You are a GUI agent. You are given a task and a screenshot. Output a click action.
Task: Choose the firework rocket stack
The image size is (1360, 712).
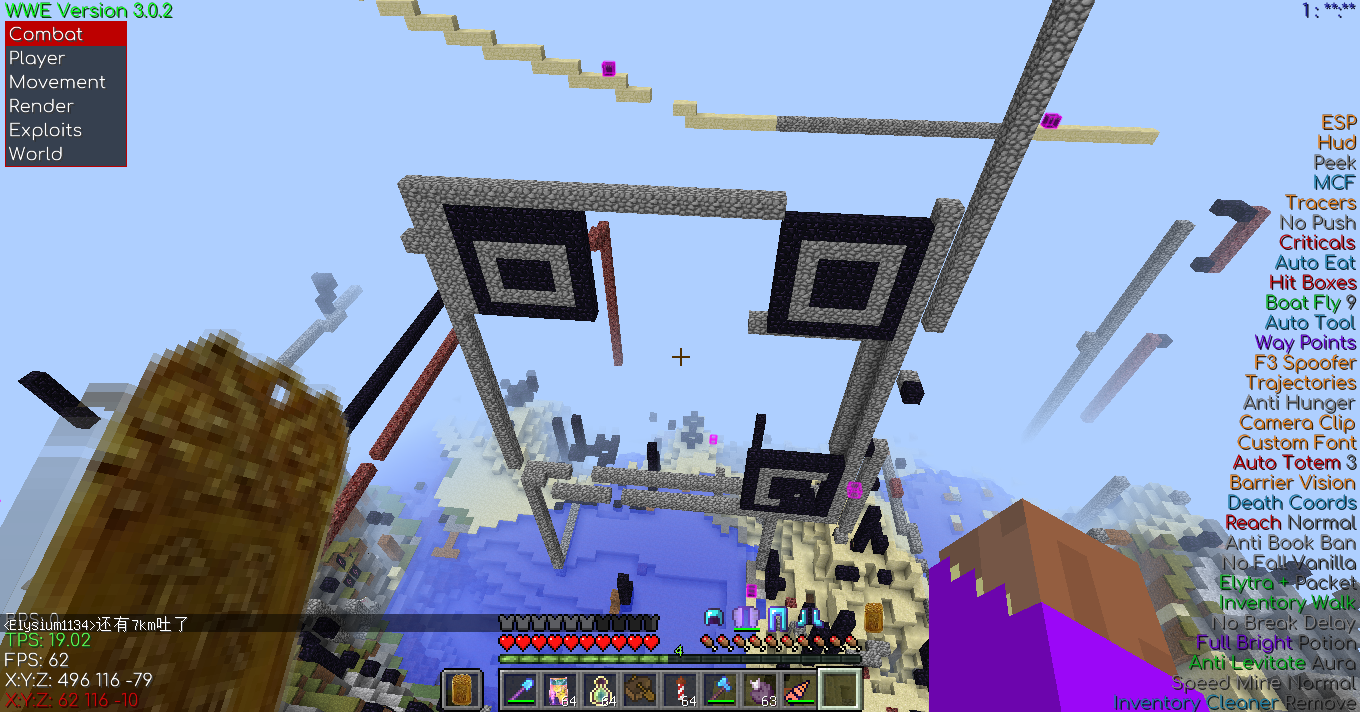[680, 690]
